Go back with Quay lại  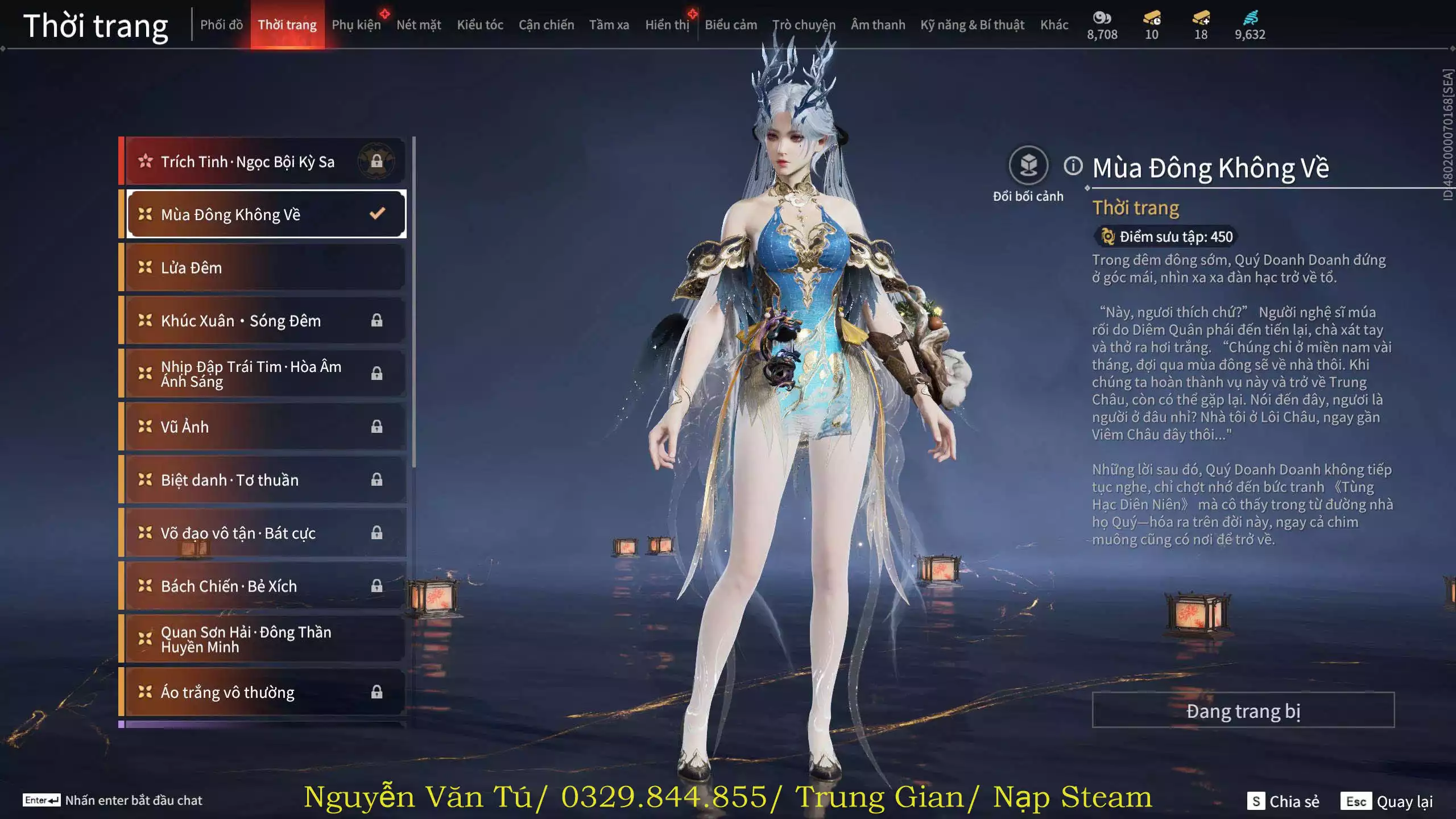[x=1387, y=801]
